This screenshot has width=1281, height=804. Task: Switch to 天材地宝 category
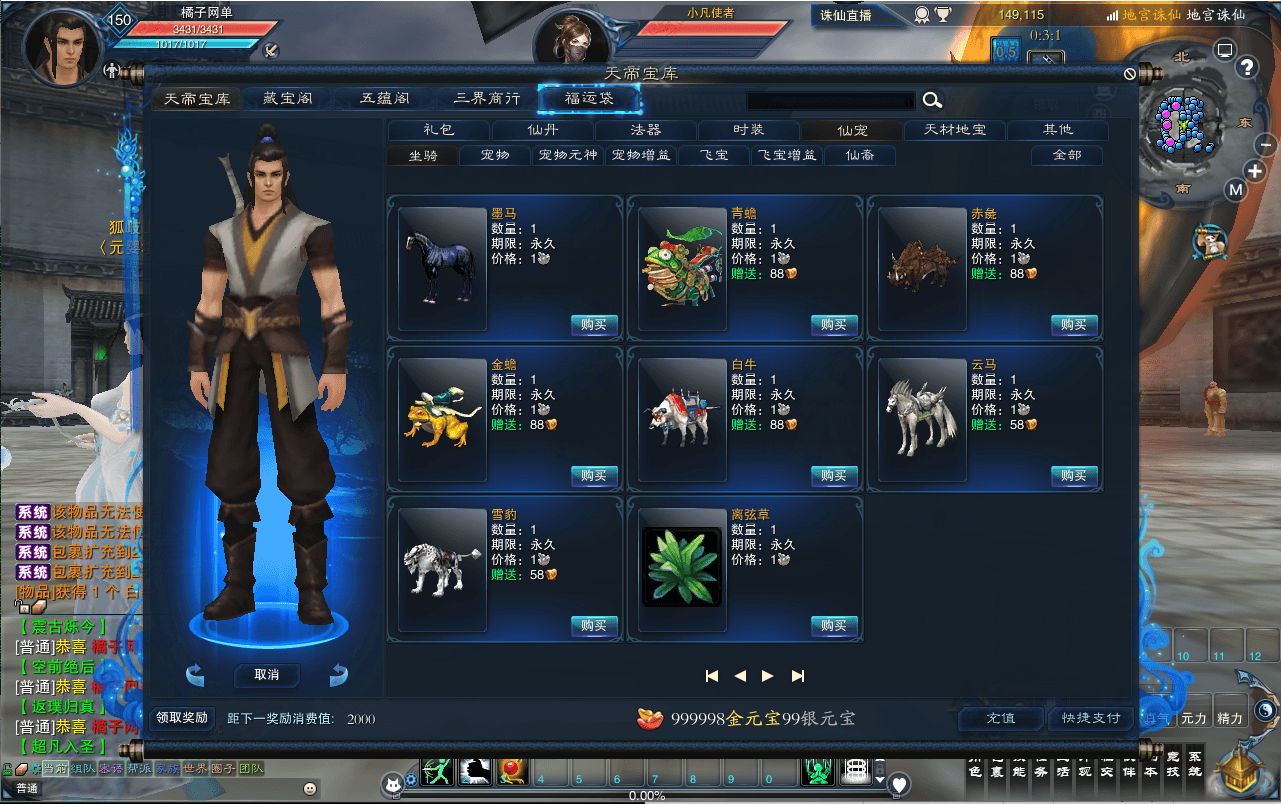pyautogui.click(x=954, y=130)
